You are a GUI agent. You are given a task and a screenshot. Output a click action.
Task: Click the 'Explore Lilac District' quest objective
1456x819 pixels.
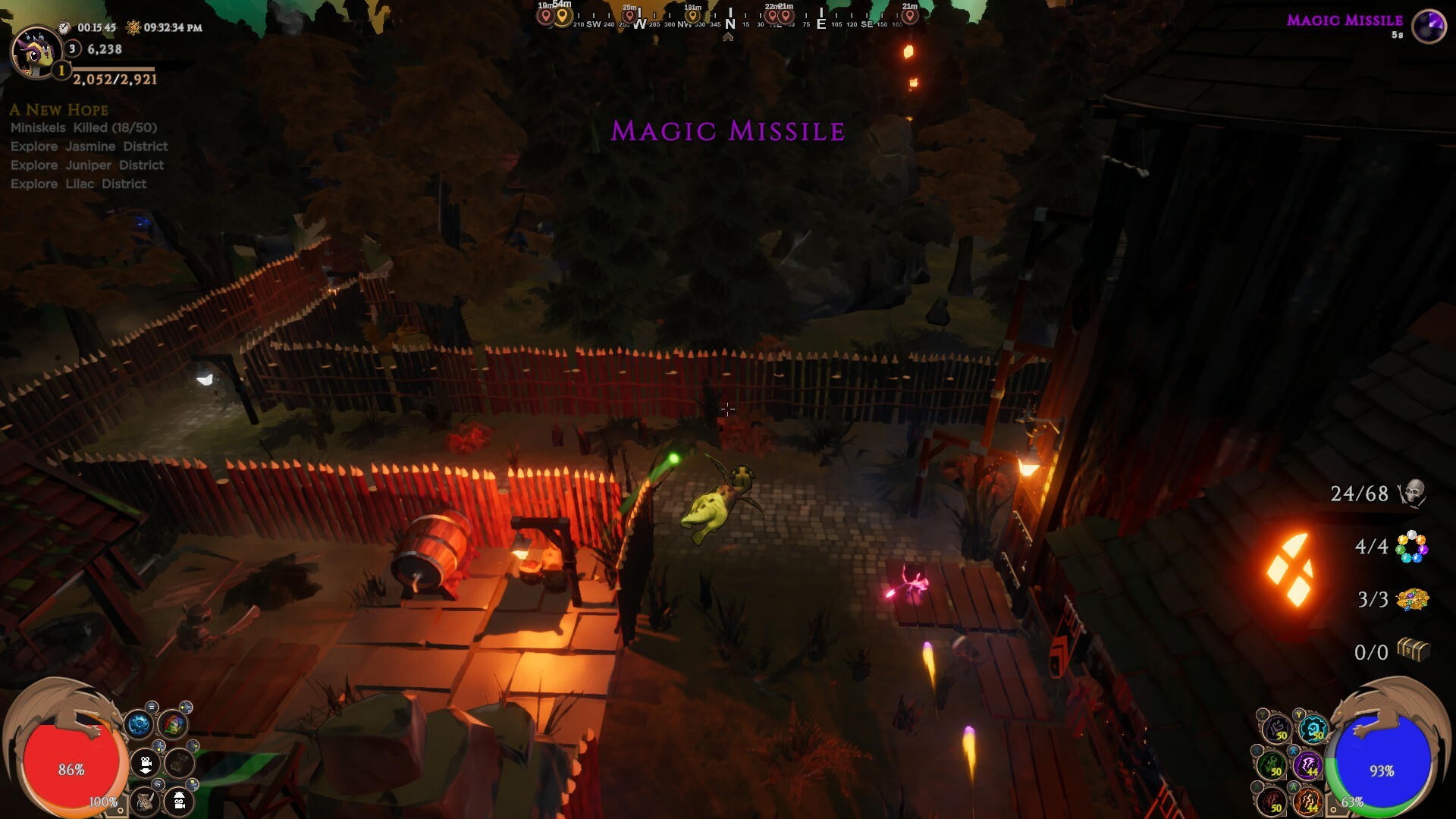pos(78,184)
